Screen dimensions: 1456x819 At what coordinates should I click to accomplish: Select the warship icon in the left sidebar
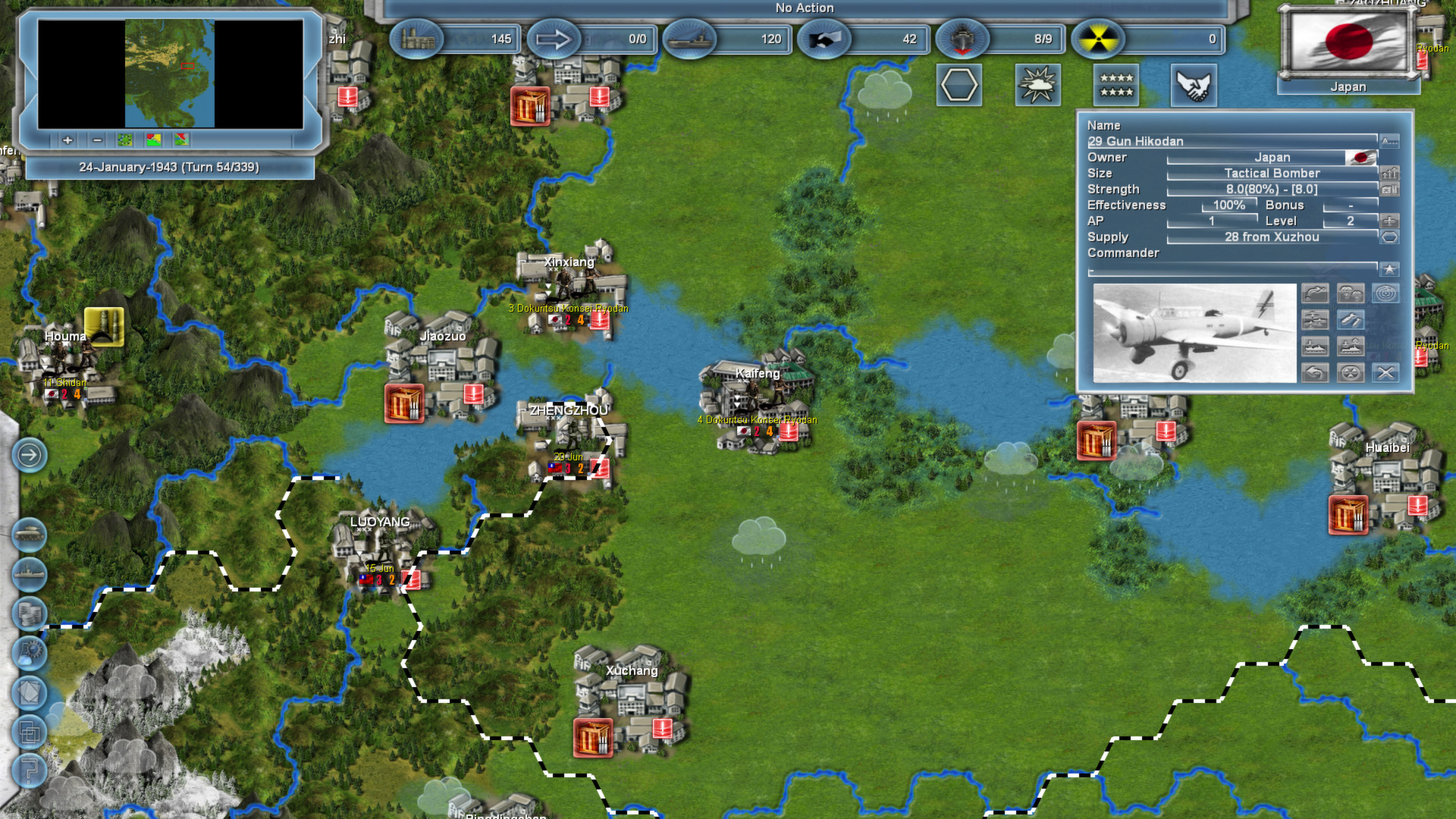tap(30, 573)
